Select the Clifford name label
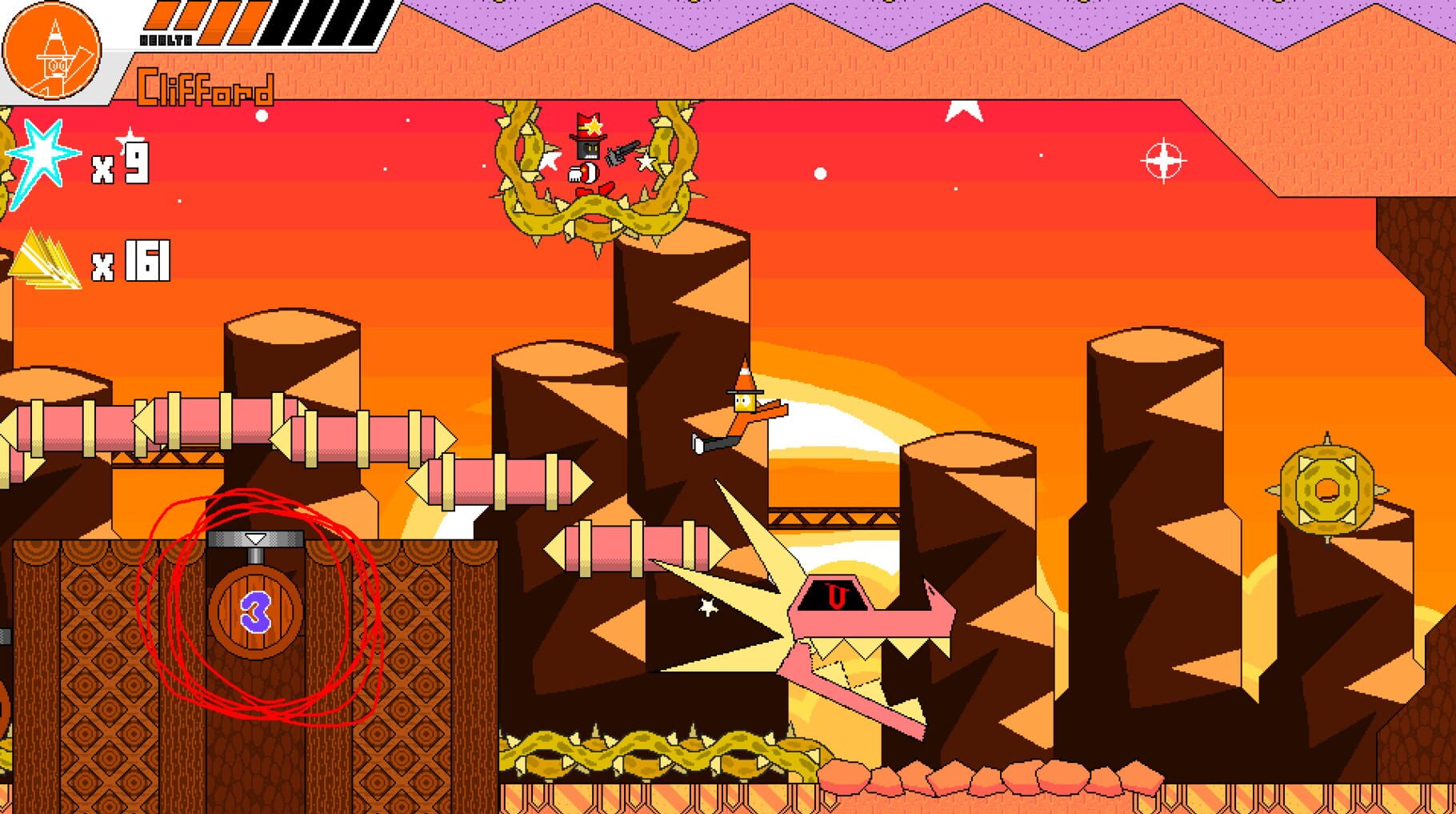Image resolution: width=1456 pixels, height=814 pixels. (x=206, y=88)
